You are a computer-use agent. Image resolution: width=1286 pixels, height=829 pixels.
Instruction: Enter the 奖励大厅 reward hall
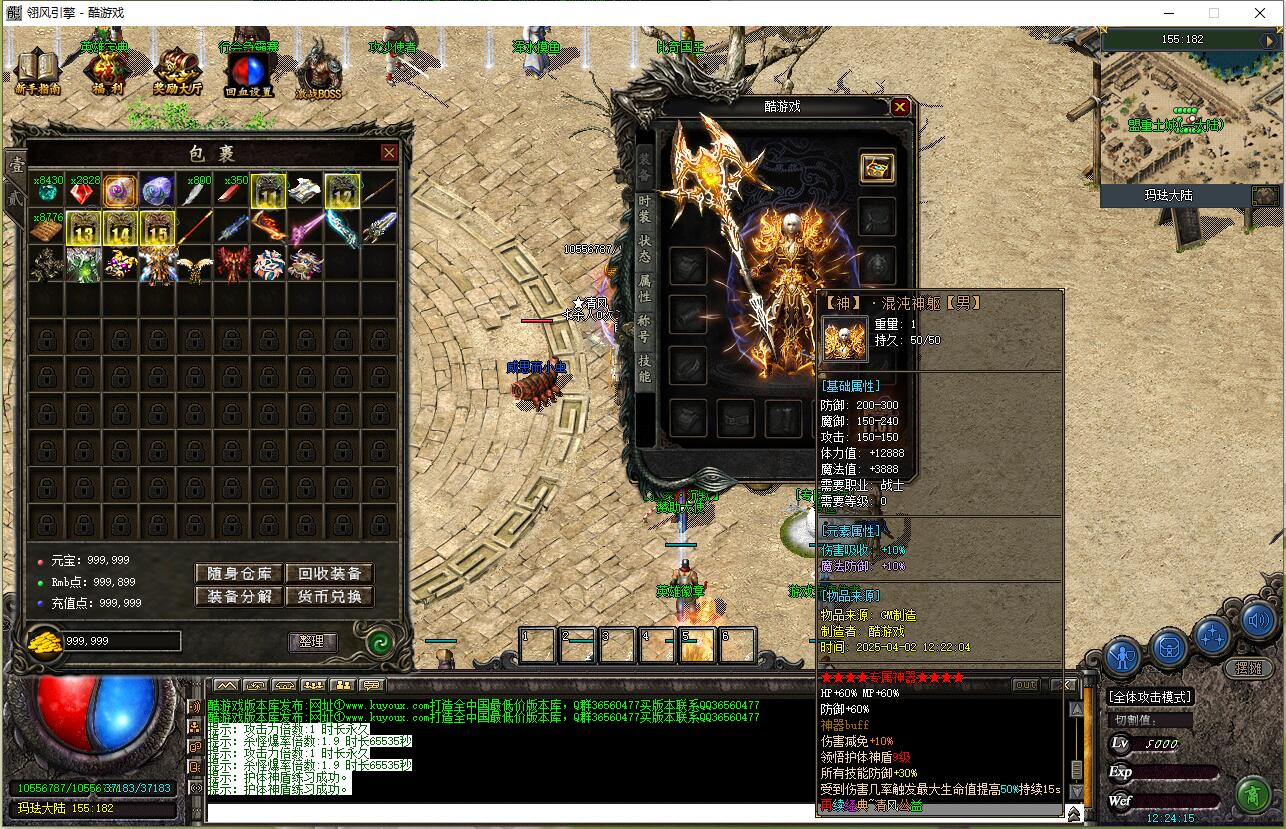point(177,71)
